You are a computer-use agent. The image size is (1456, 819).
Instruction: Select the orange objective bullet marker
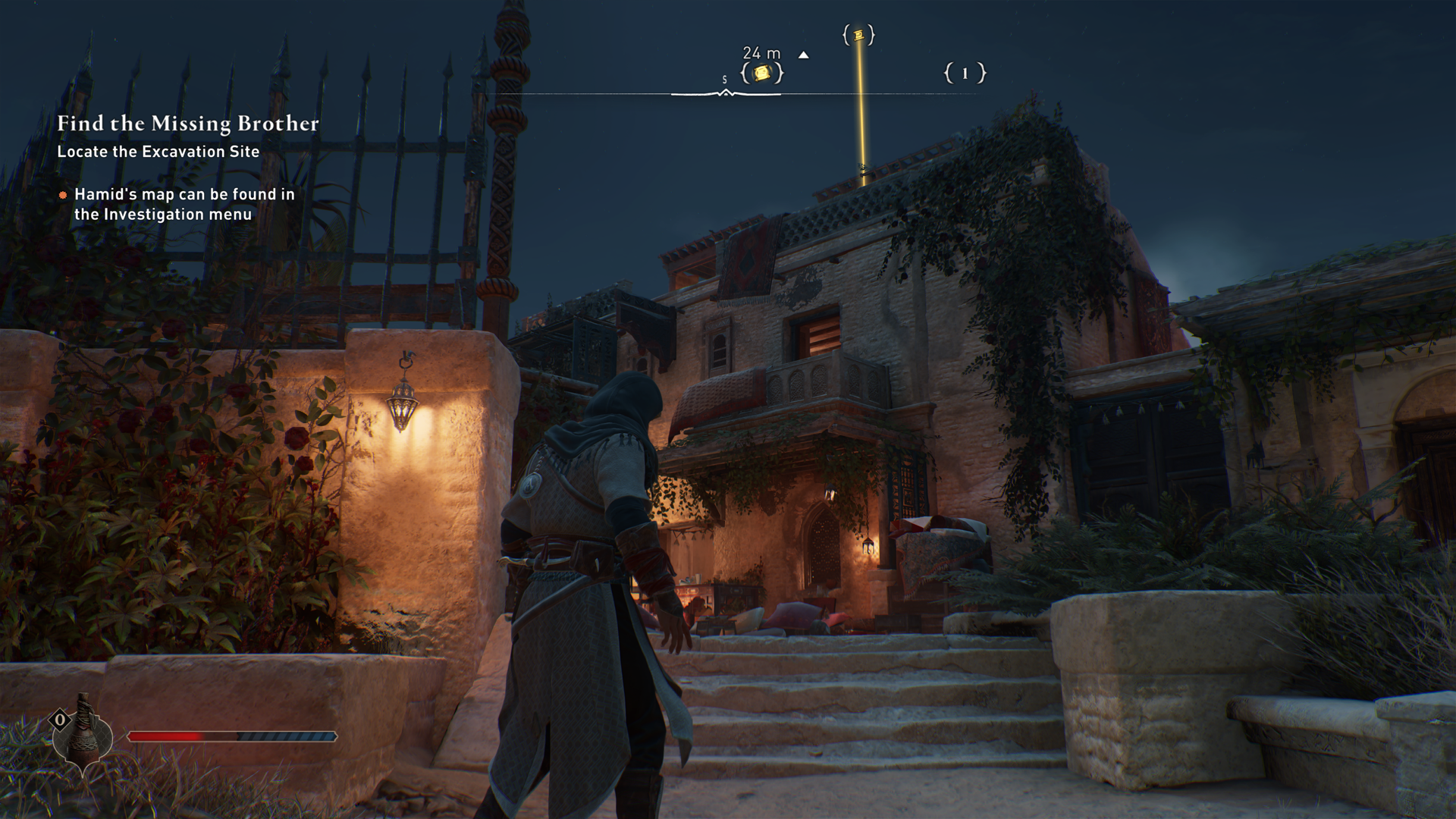[64, 195]
